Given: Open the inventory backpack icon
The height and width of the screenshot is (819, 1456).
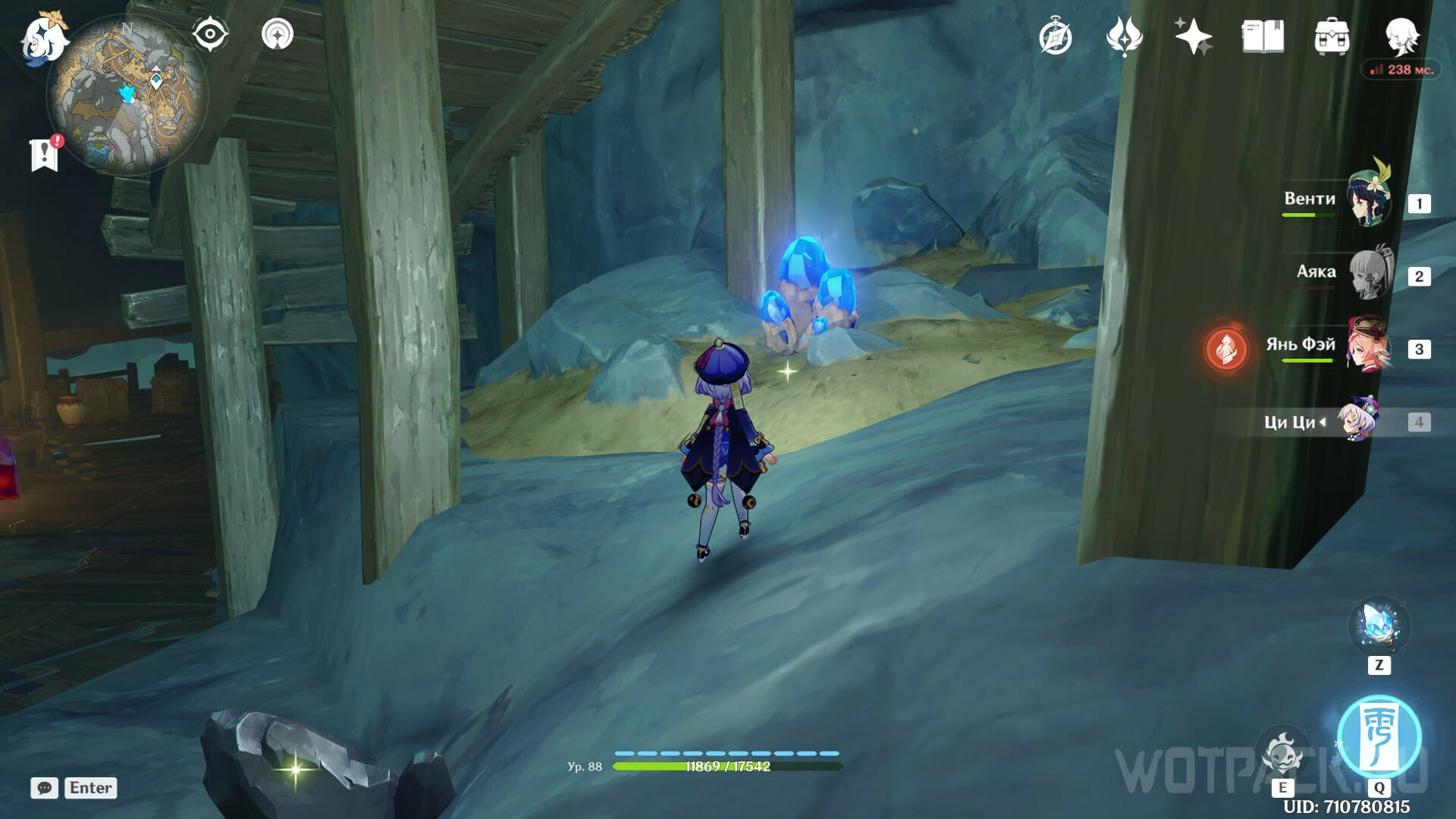Looking at the screenshot, I should click(x=1332, y=37).
